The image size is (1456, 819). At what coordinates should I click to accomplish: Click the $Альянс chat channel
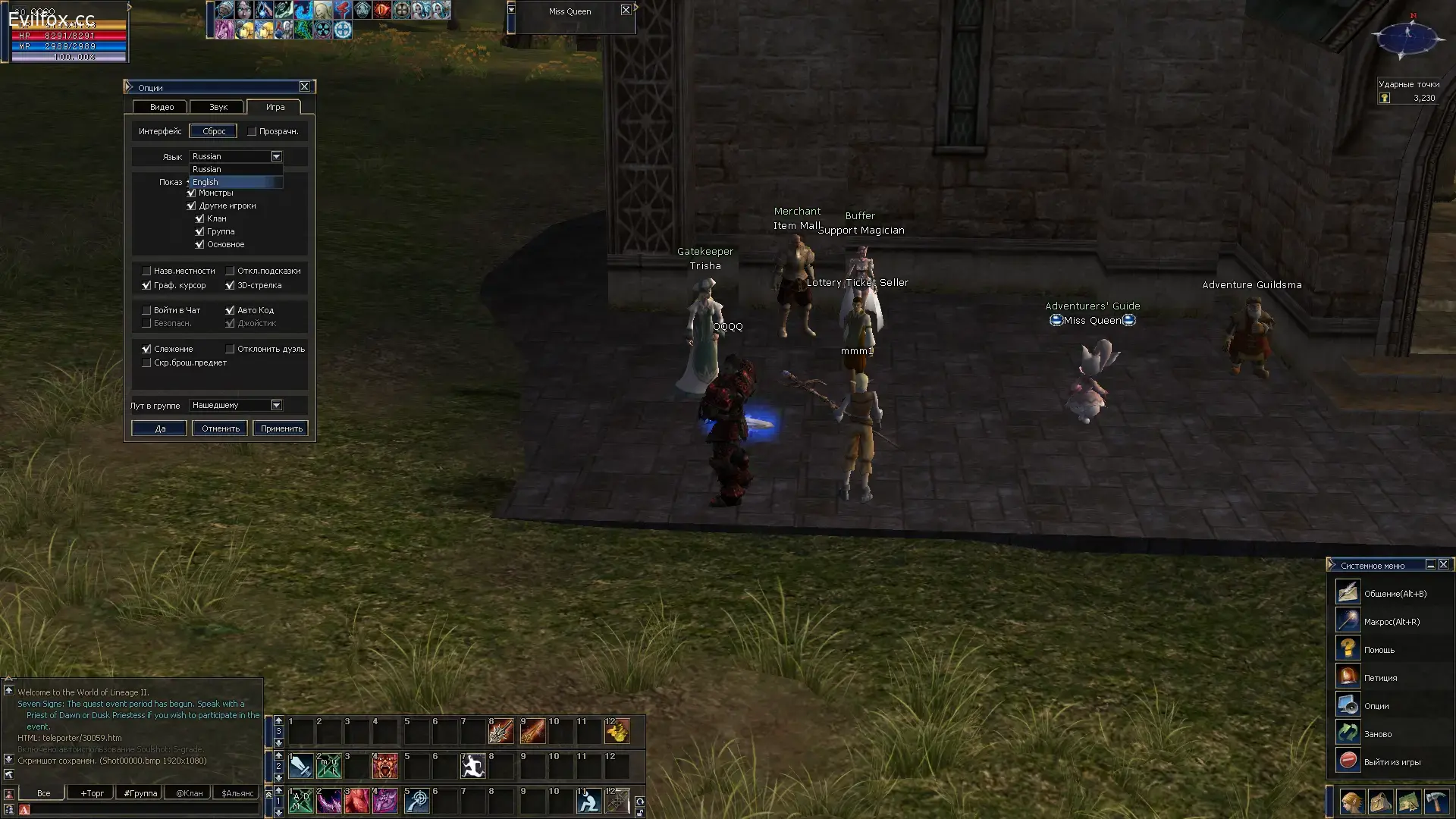235,792
